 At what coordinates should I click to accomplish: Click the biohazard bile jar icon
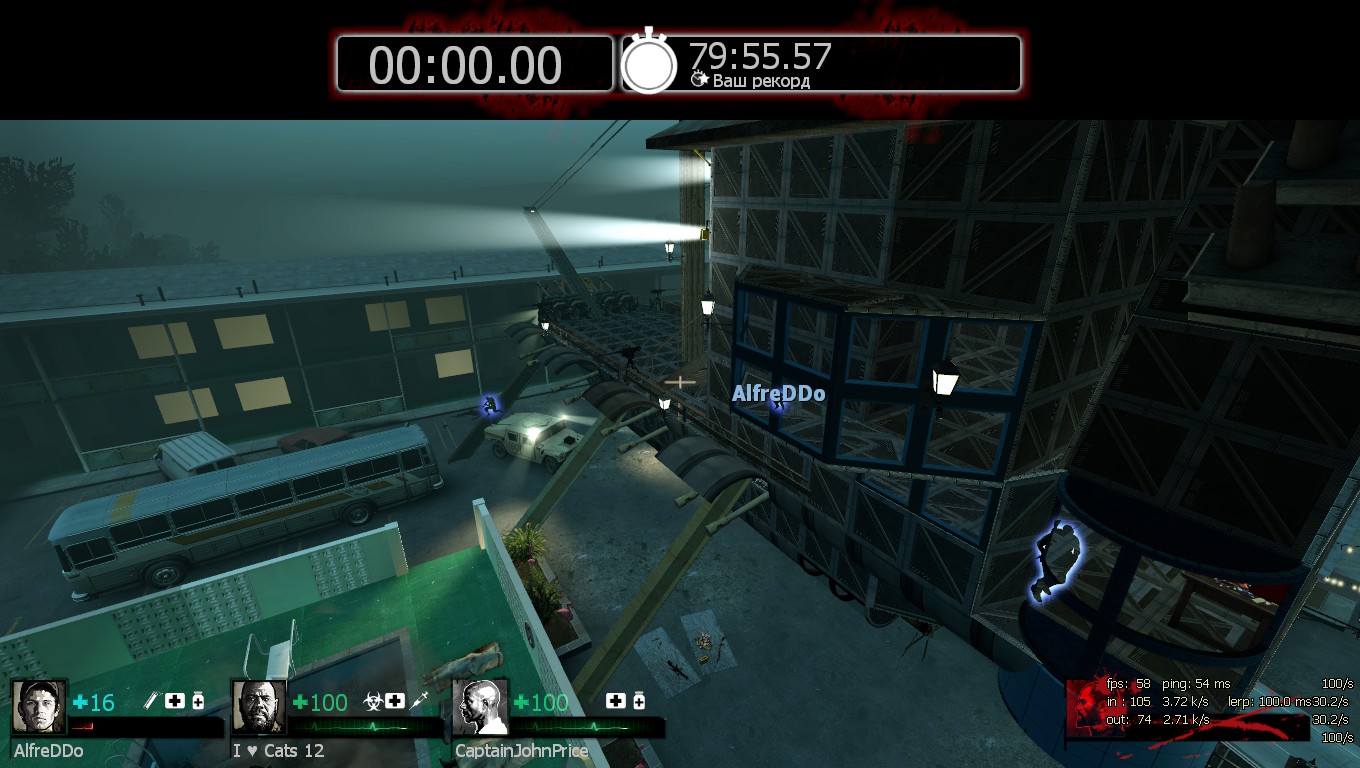[373, 701]
